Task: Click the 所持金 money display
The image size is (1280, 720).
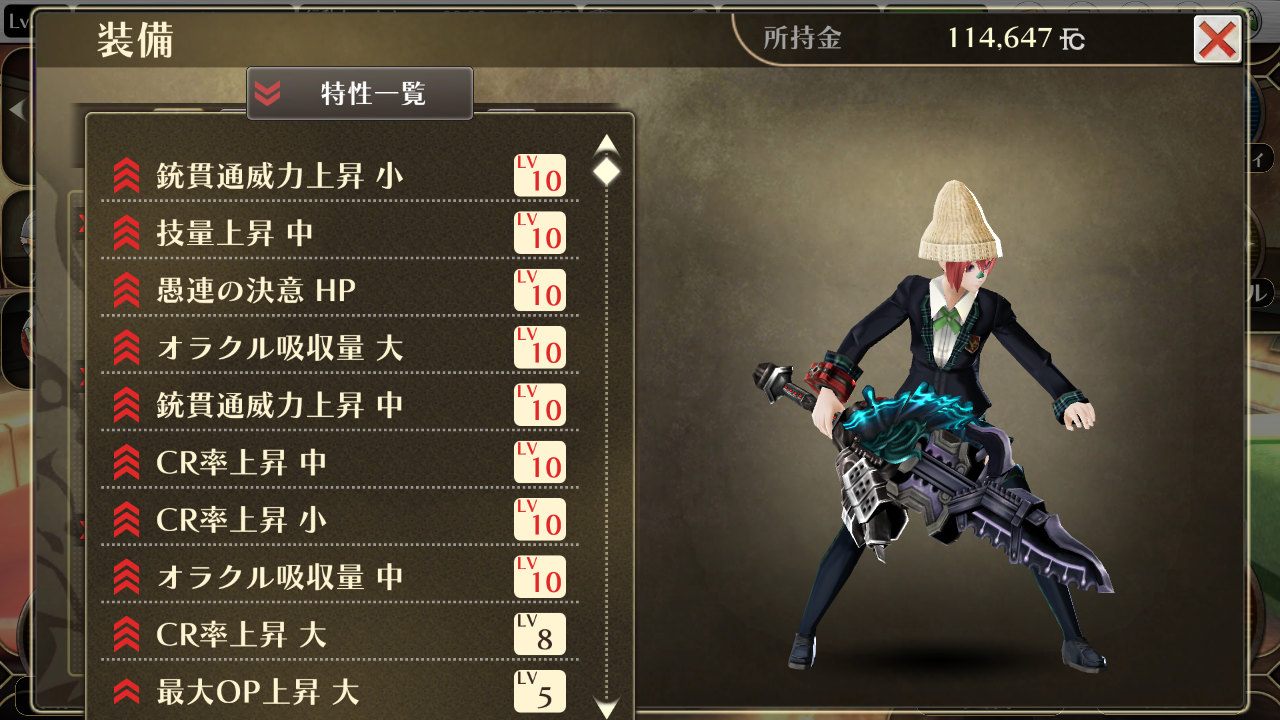Action: 900,39
